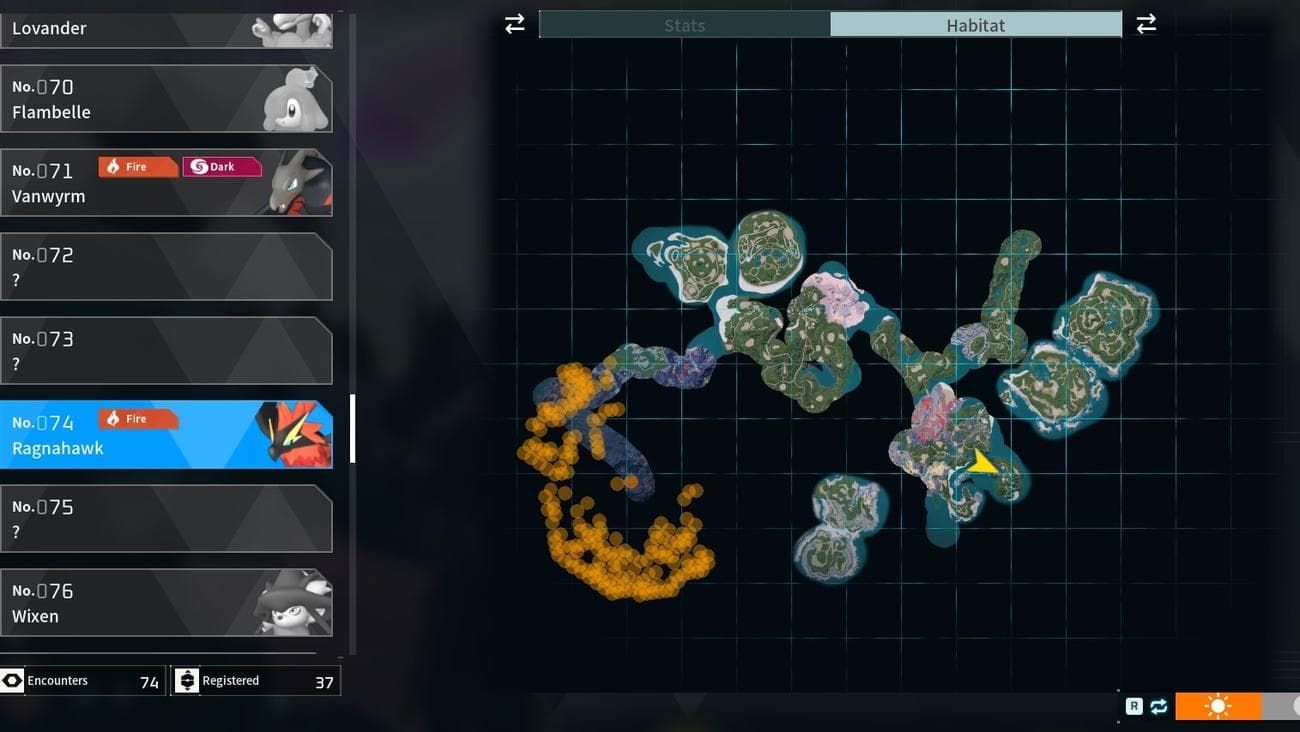Screen dimensions: 1300x732
Task: Open Flambelle's Paldeck entry
Action: (166, 99)
